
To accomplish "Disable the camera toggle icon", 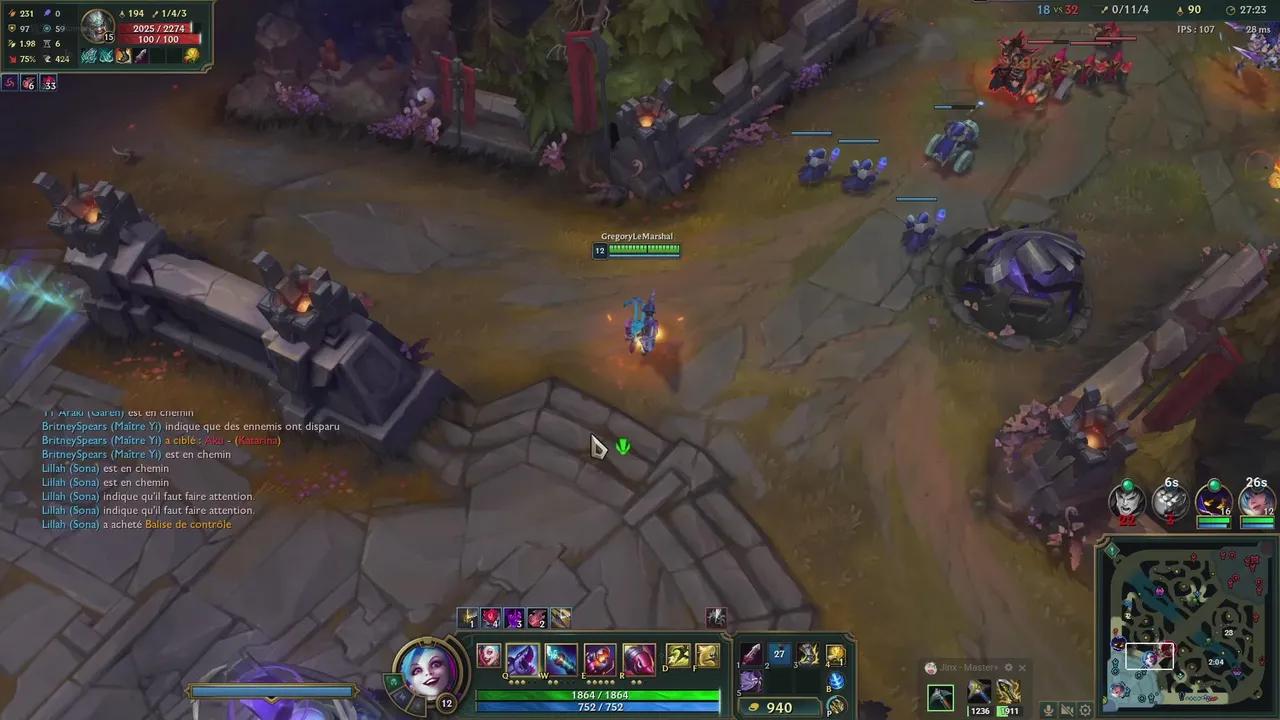I will point(1067,710).
